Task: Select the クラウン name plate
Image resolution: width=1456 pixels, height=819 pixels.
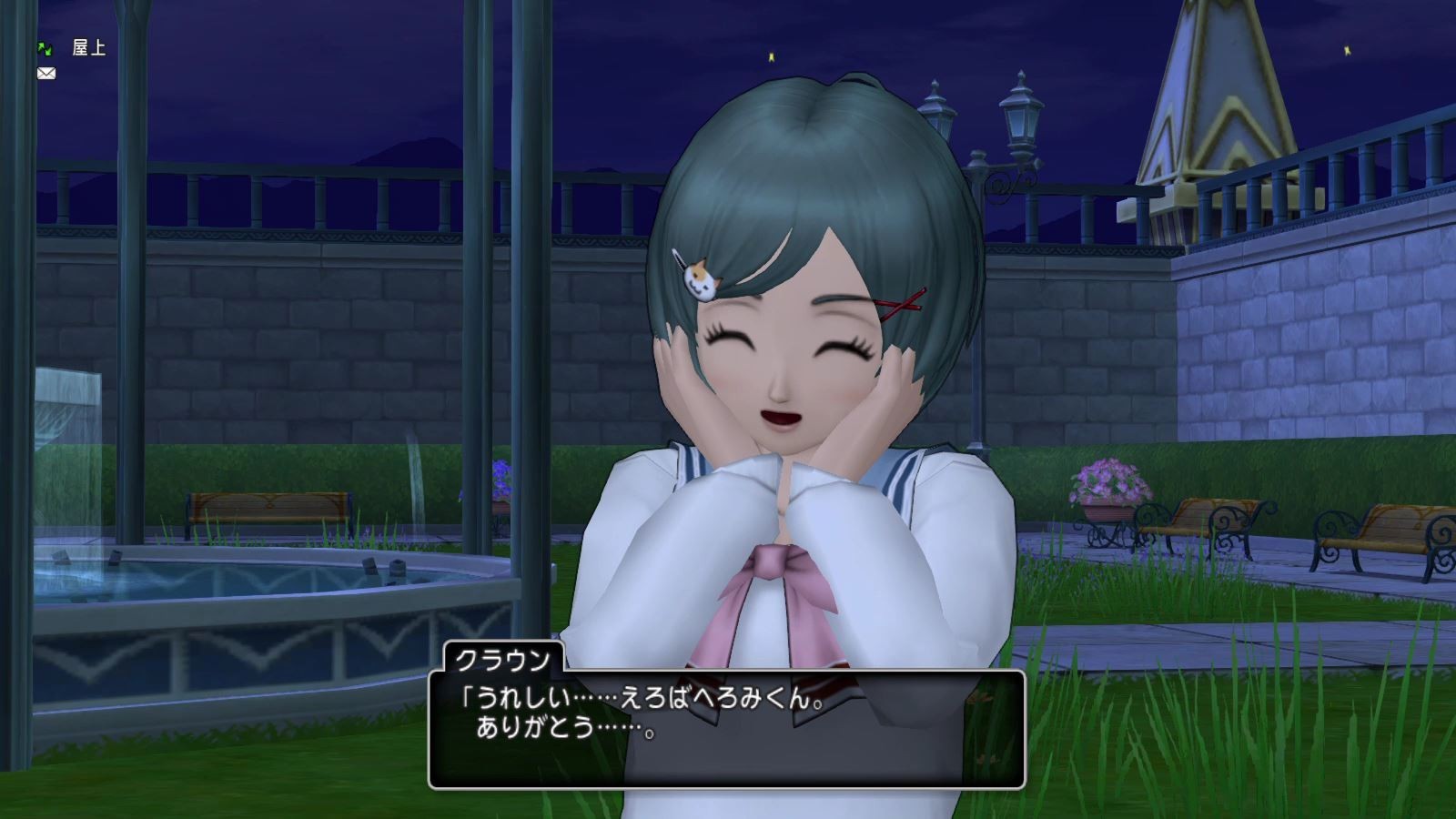Action: click(x=505, y=657)
